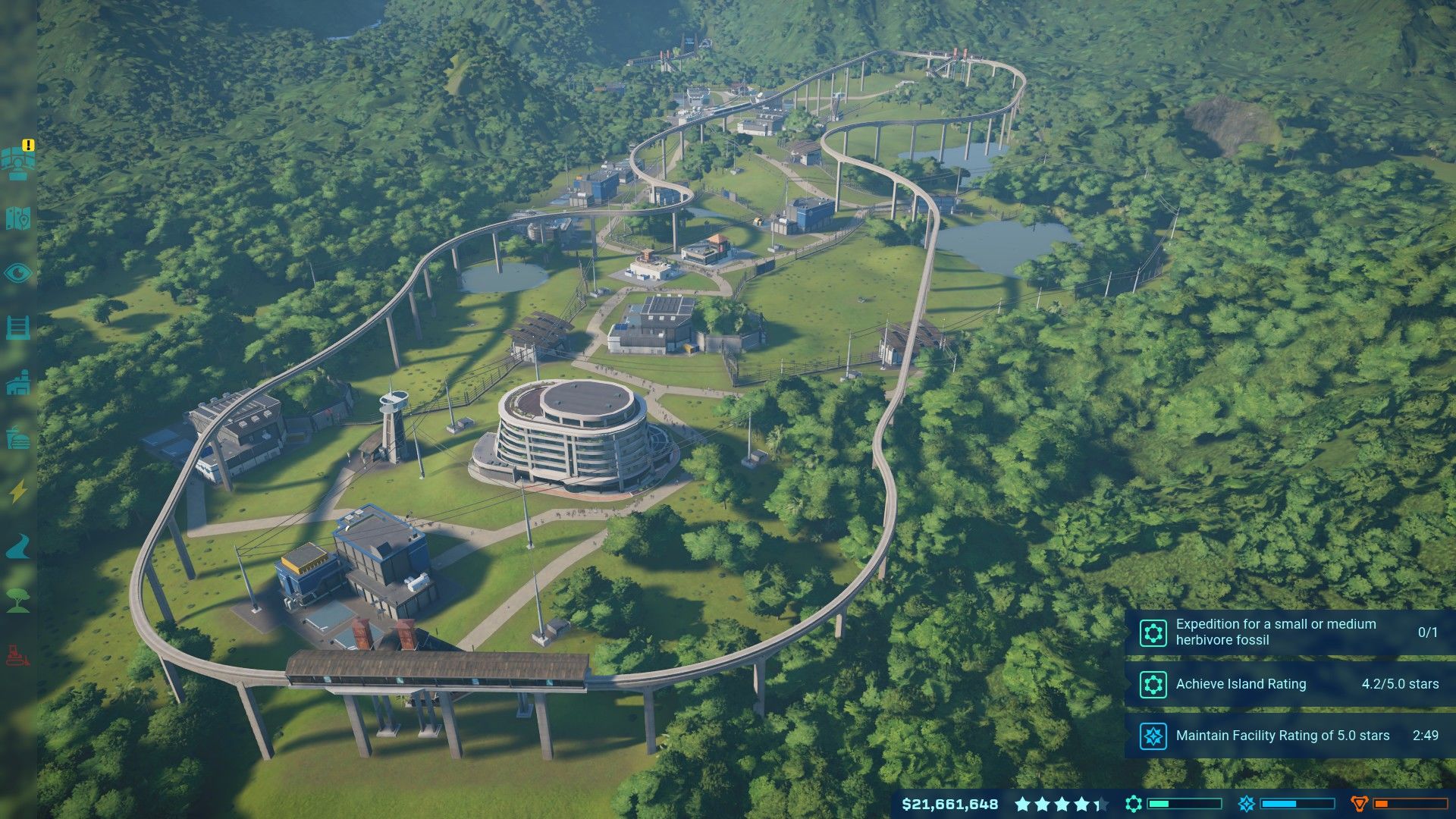Open the blue entertainment division reputation icon

[1246, 804]
